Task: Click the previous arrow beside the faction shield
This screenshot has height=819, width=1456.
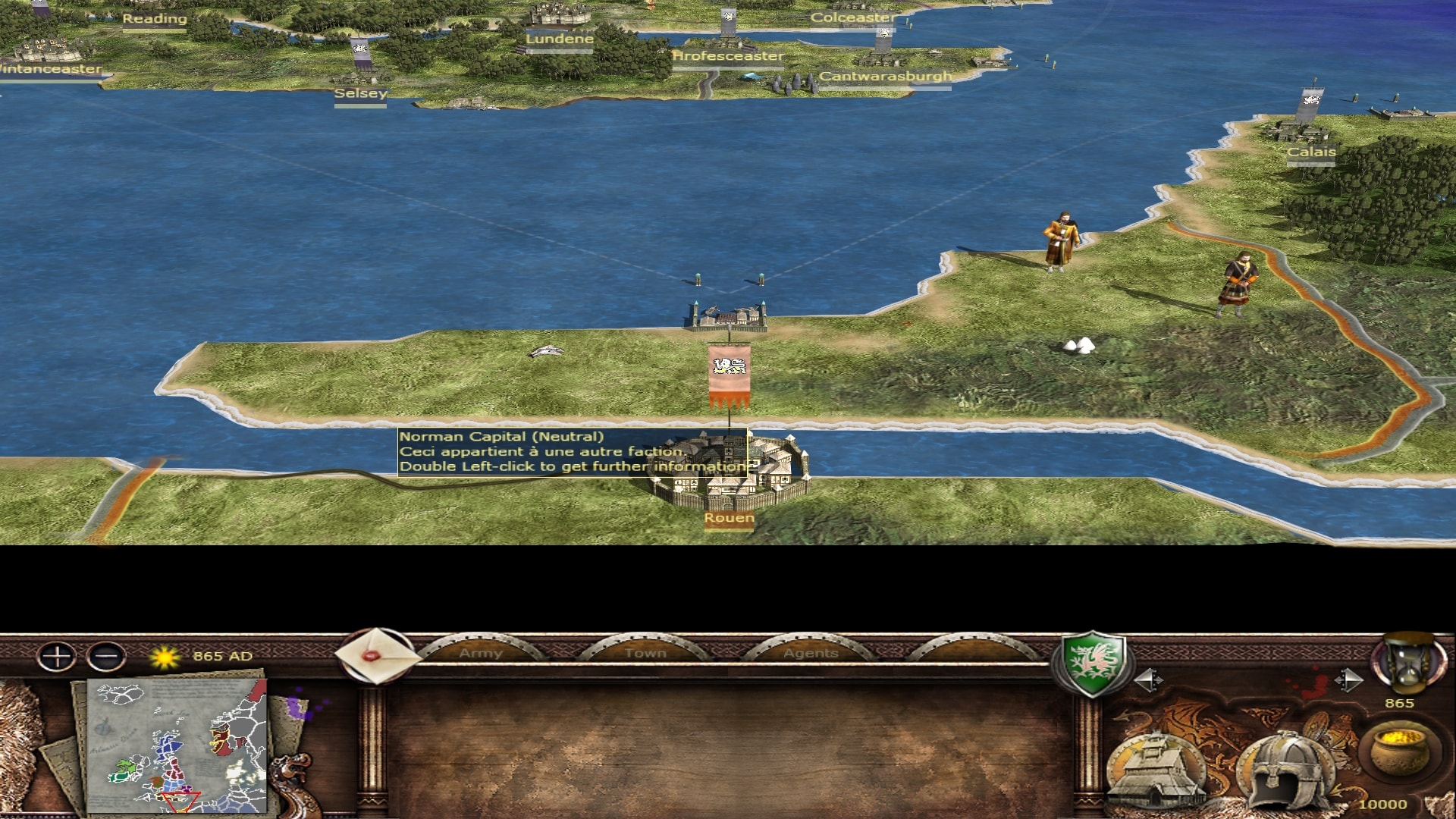Action: click(1147, 680)
